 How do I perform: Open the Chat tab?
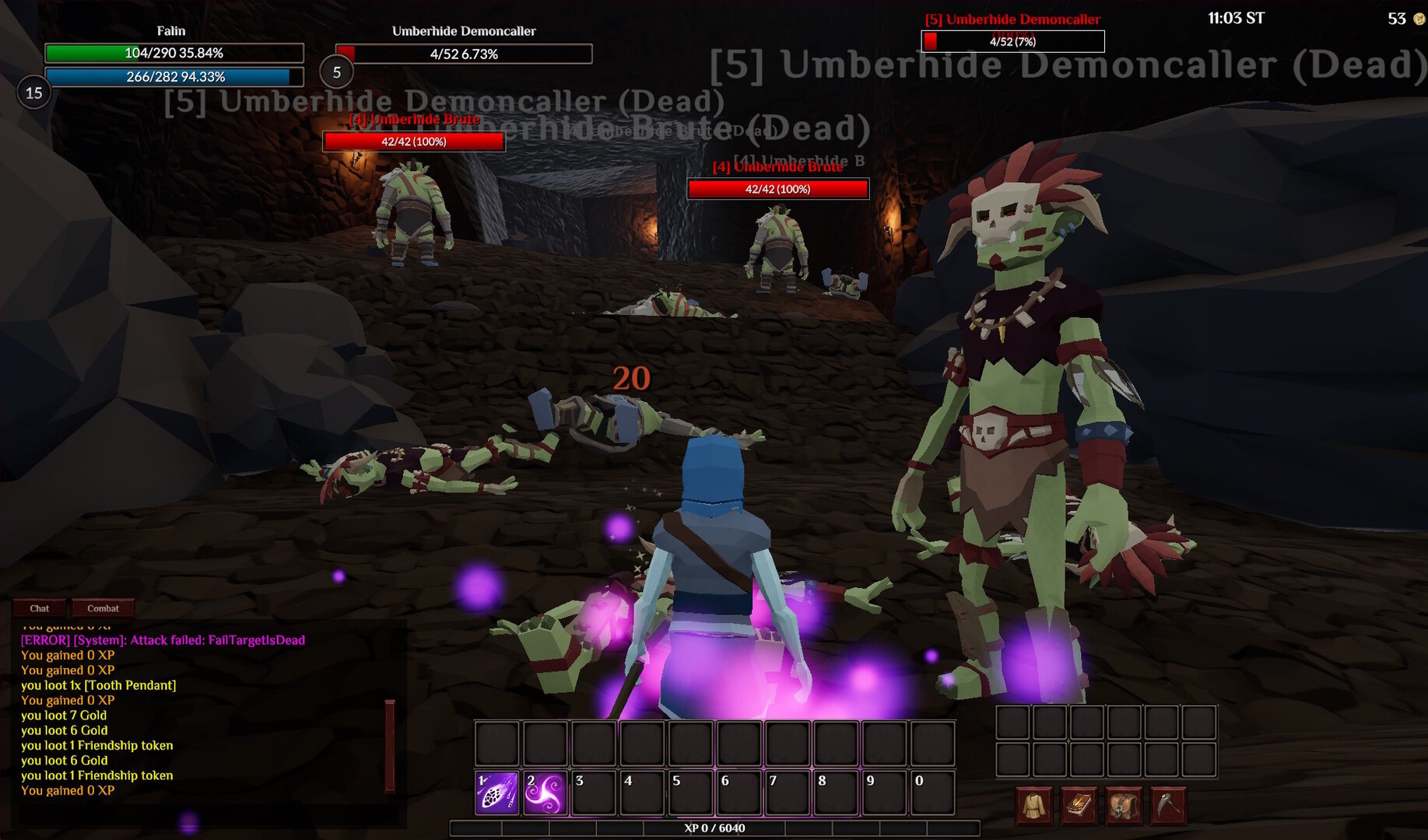[39, 608]
